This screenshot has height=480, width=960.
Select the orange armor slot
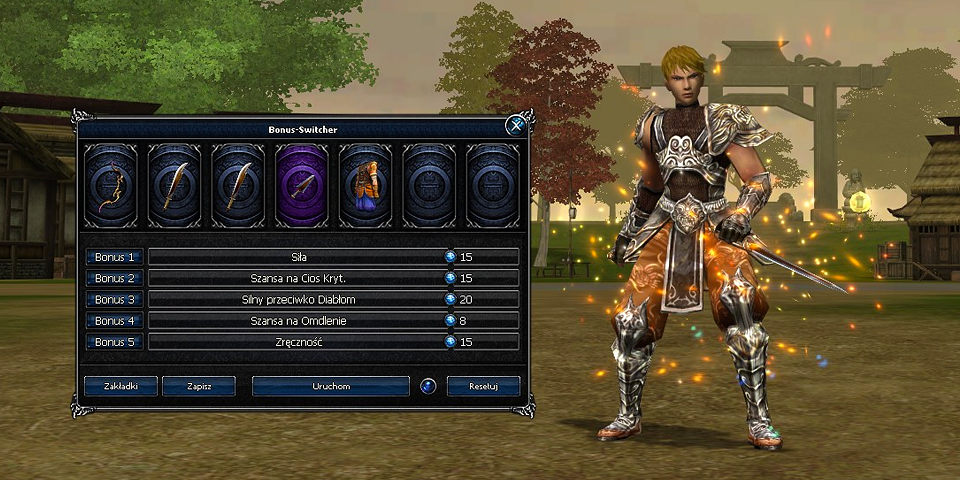point(366,186)
